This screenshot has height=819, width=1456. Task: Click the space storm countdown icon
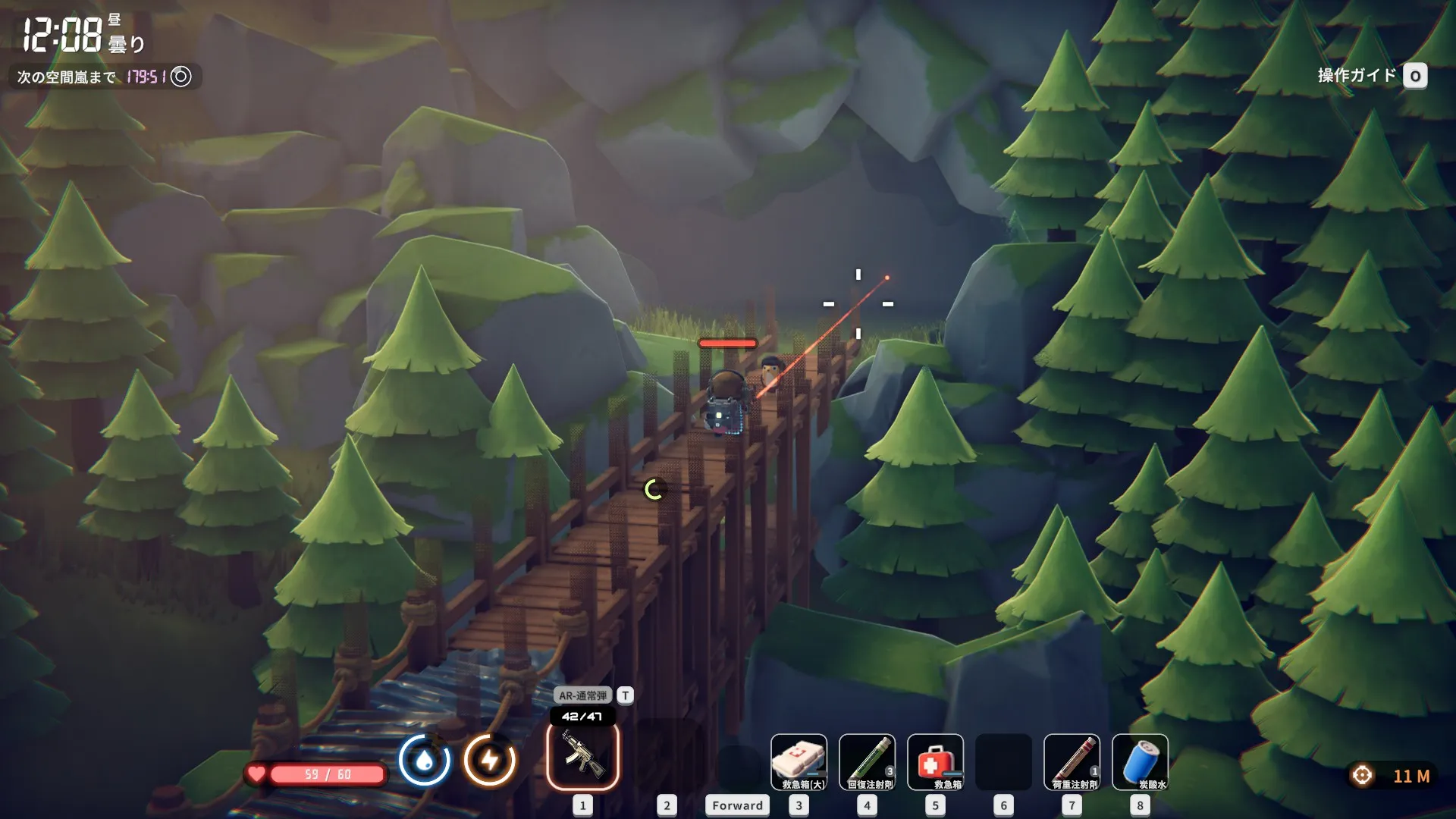[181, 77]
